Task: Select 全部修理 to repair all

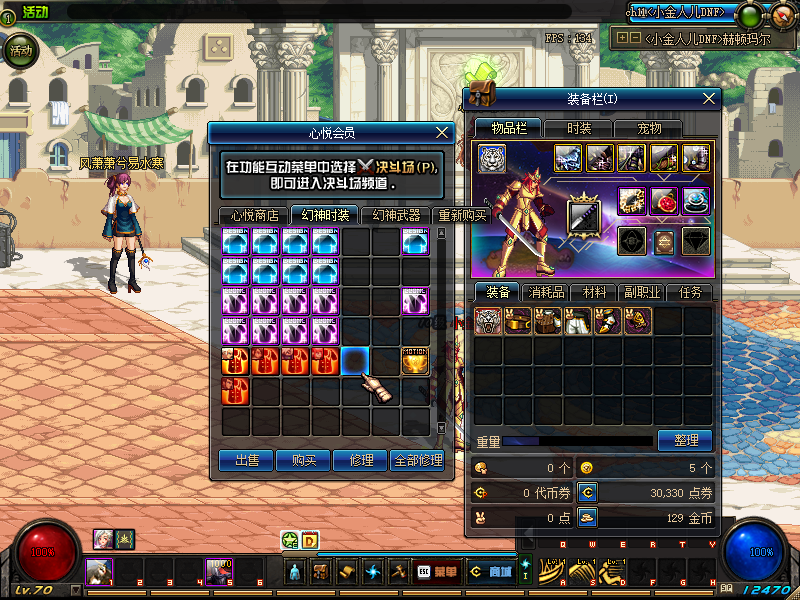Action: [x=417, y=460]
